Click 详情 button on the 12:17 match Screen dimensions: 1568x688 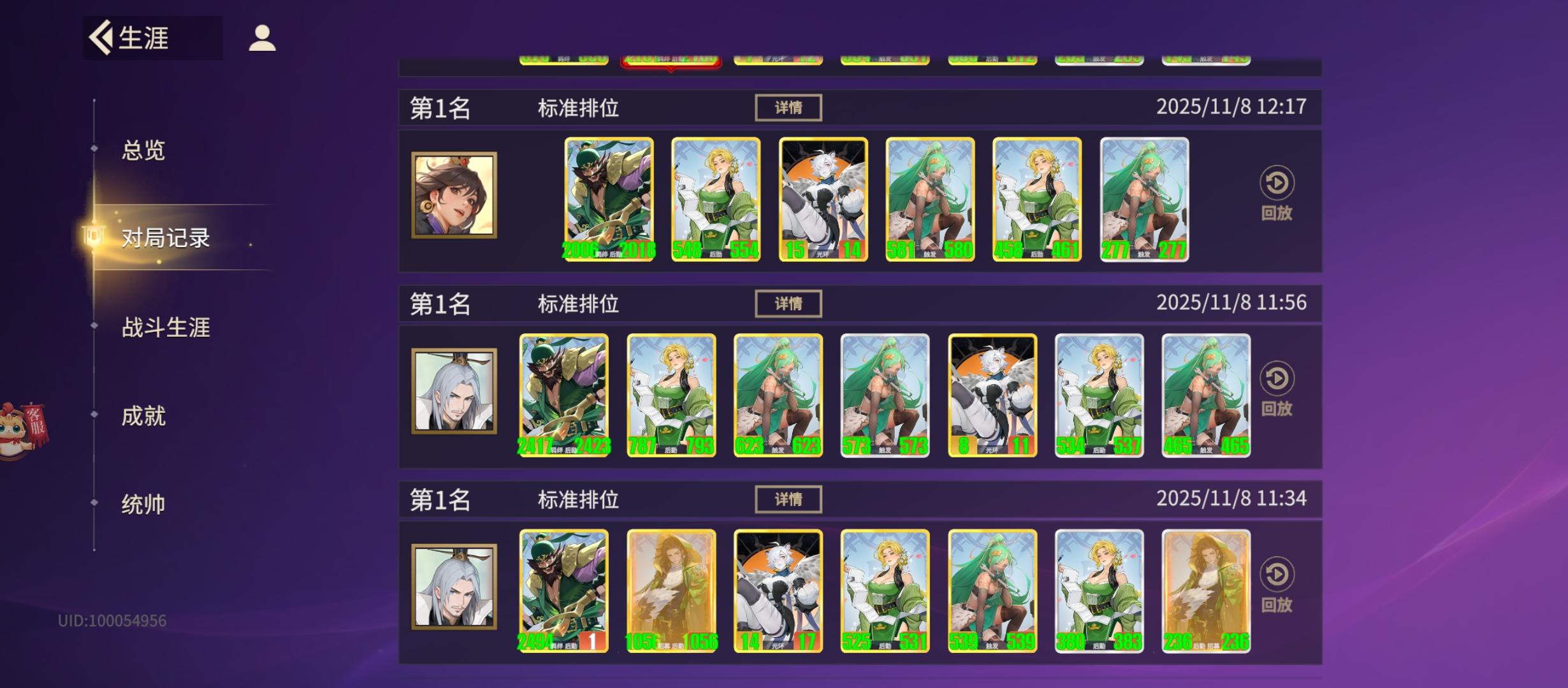tap(788, 108)
